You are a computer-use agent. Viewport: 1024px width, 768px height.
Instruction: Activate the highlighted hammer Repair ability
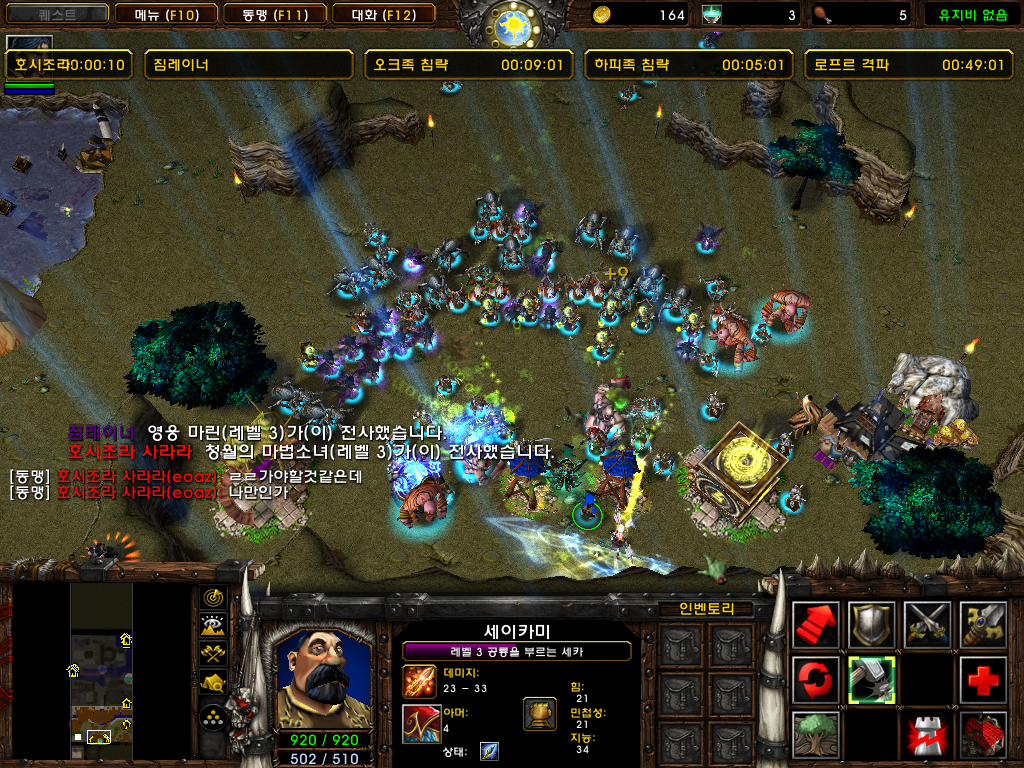point(871,680)
